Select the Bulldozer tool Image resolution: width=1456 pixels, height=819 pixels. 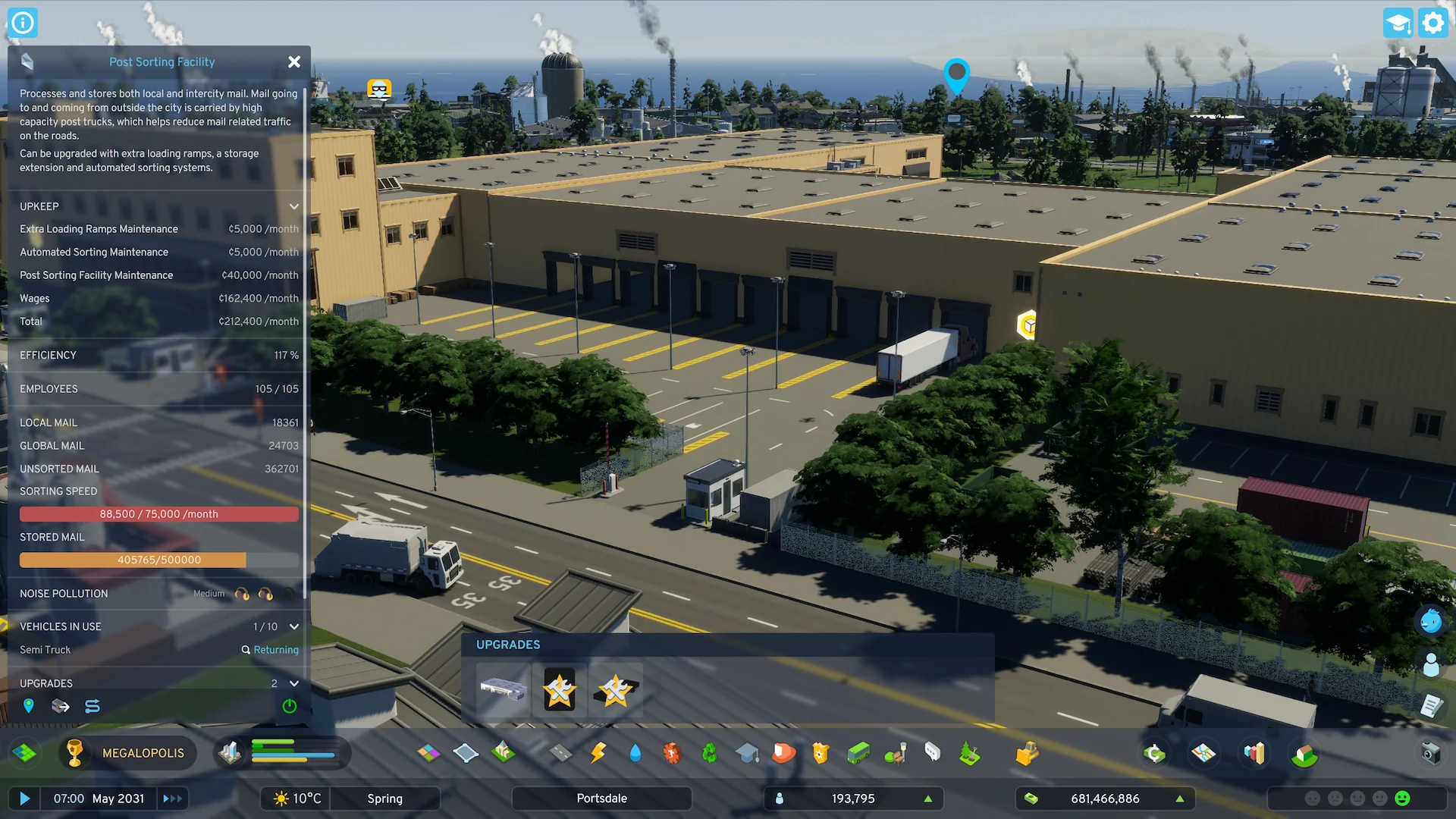(1027, 753)
